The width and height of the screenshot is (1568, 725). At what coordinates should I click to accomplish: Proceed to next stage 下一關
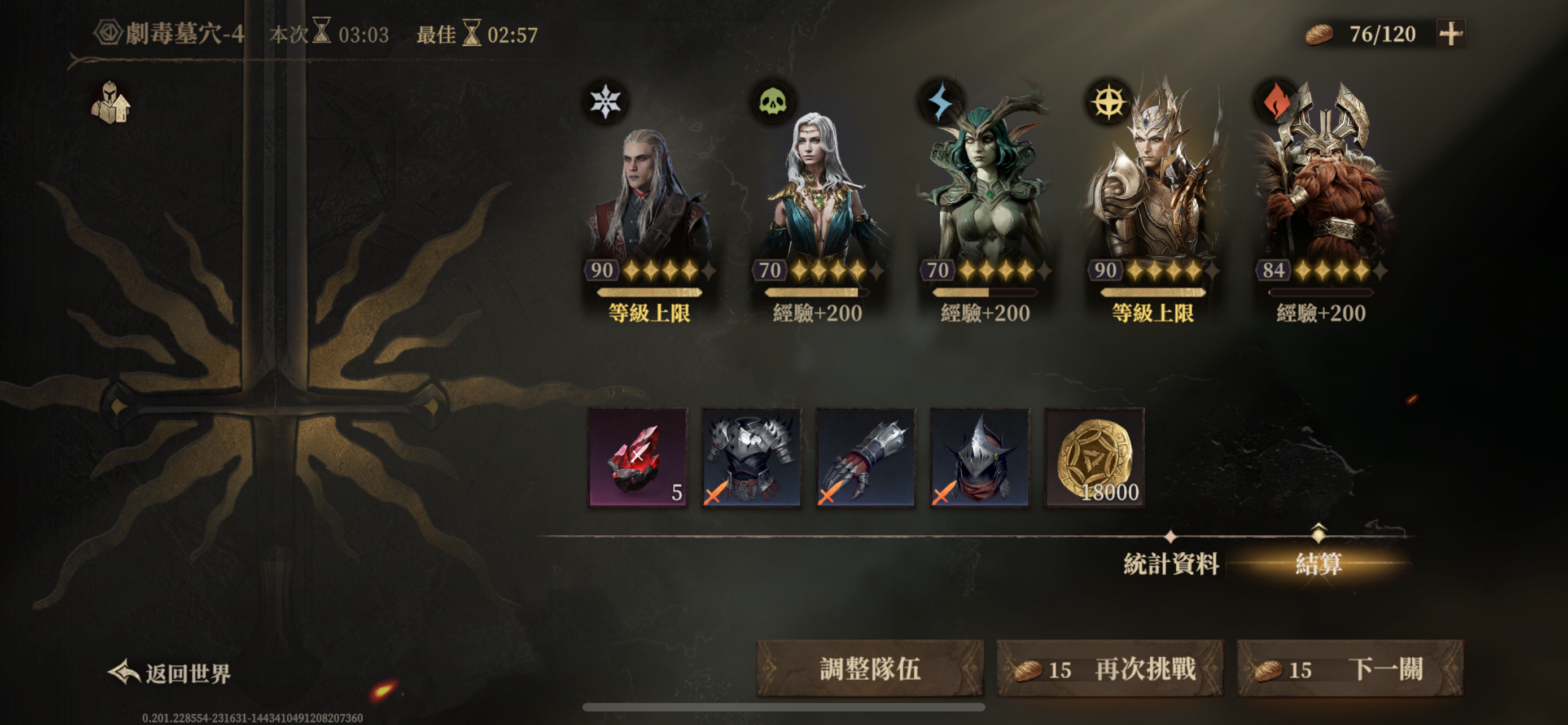[x=1350, y=669]
